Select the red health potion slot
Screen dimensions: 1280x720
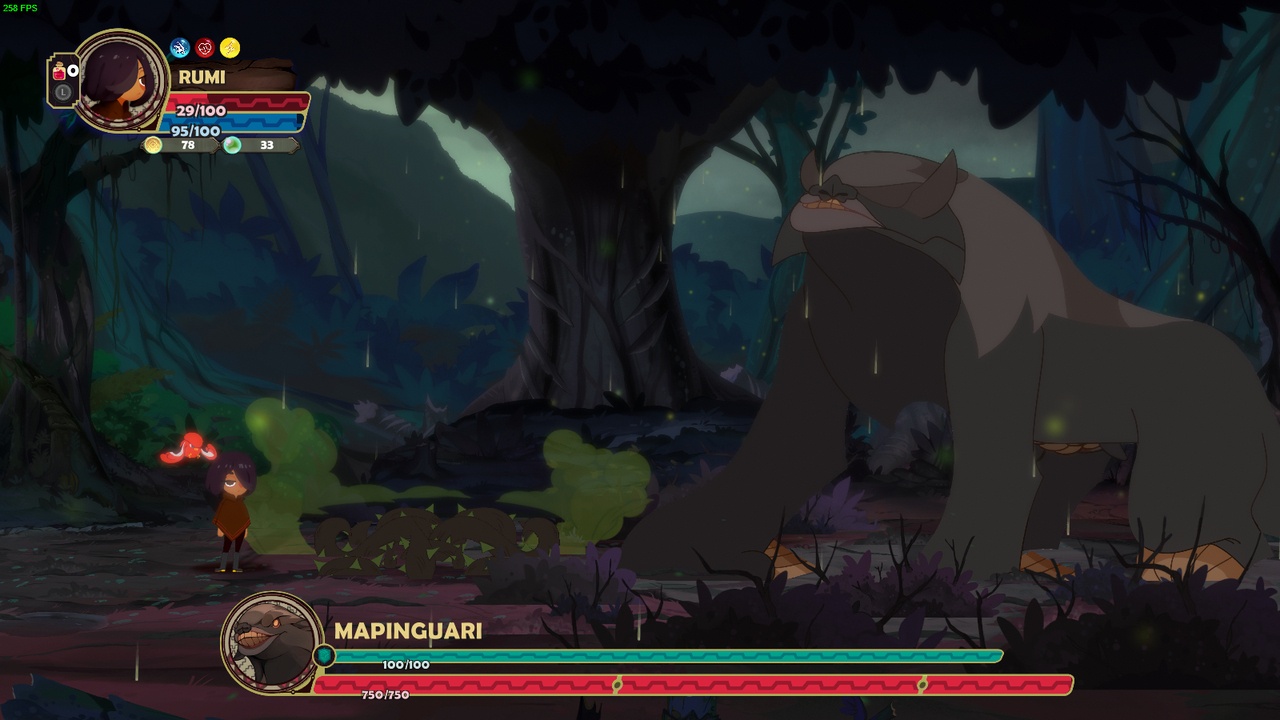click(60, 73)
